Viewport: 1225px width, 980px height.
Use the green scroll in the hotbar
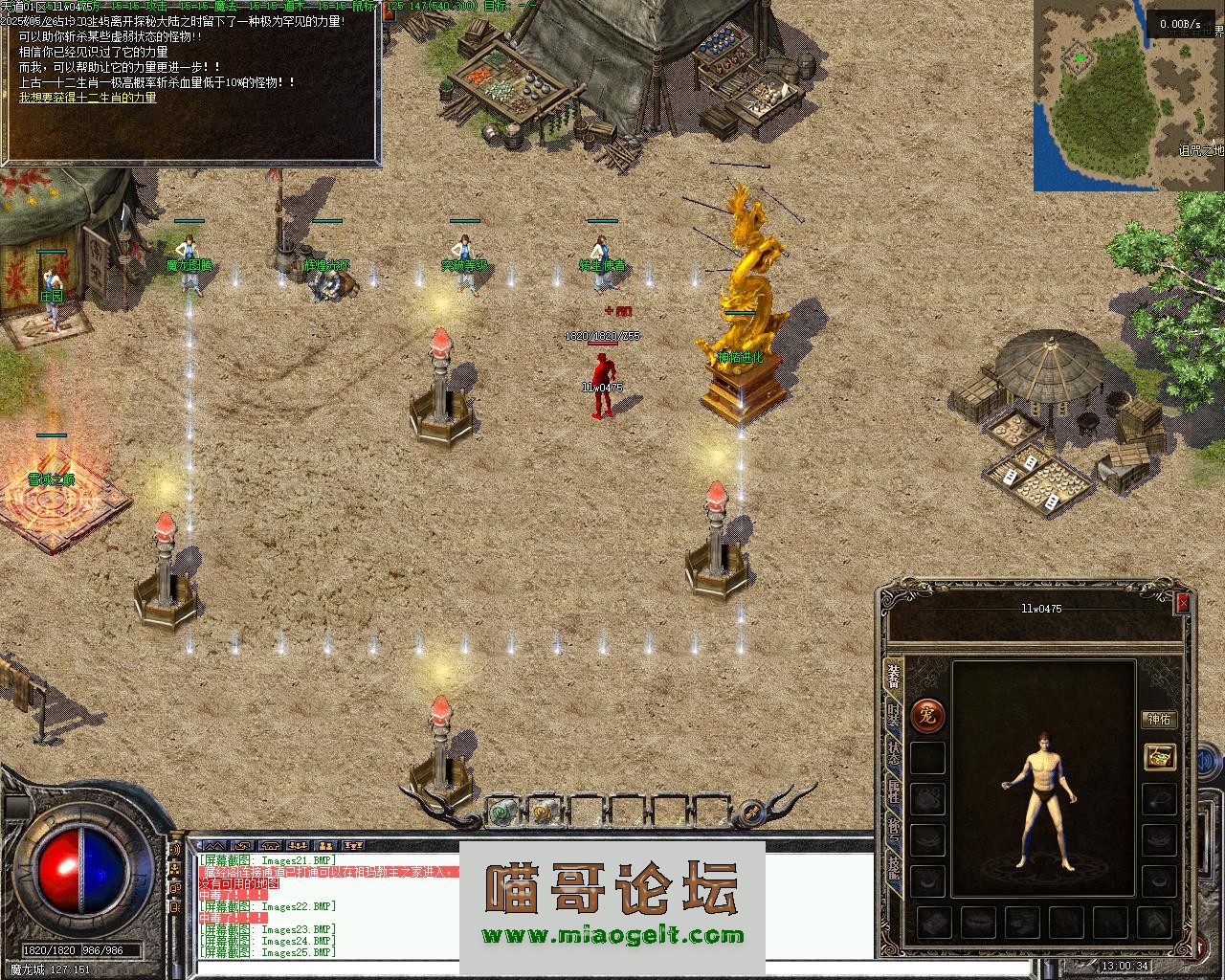point(501,813)
